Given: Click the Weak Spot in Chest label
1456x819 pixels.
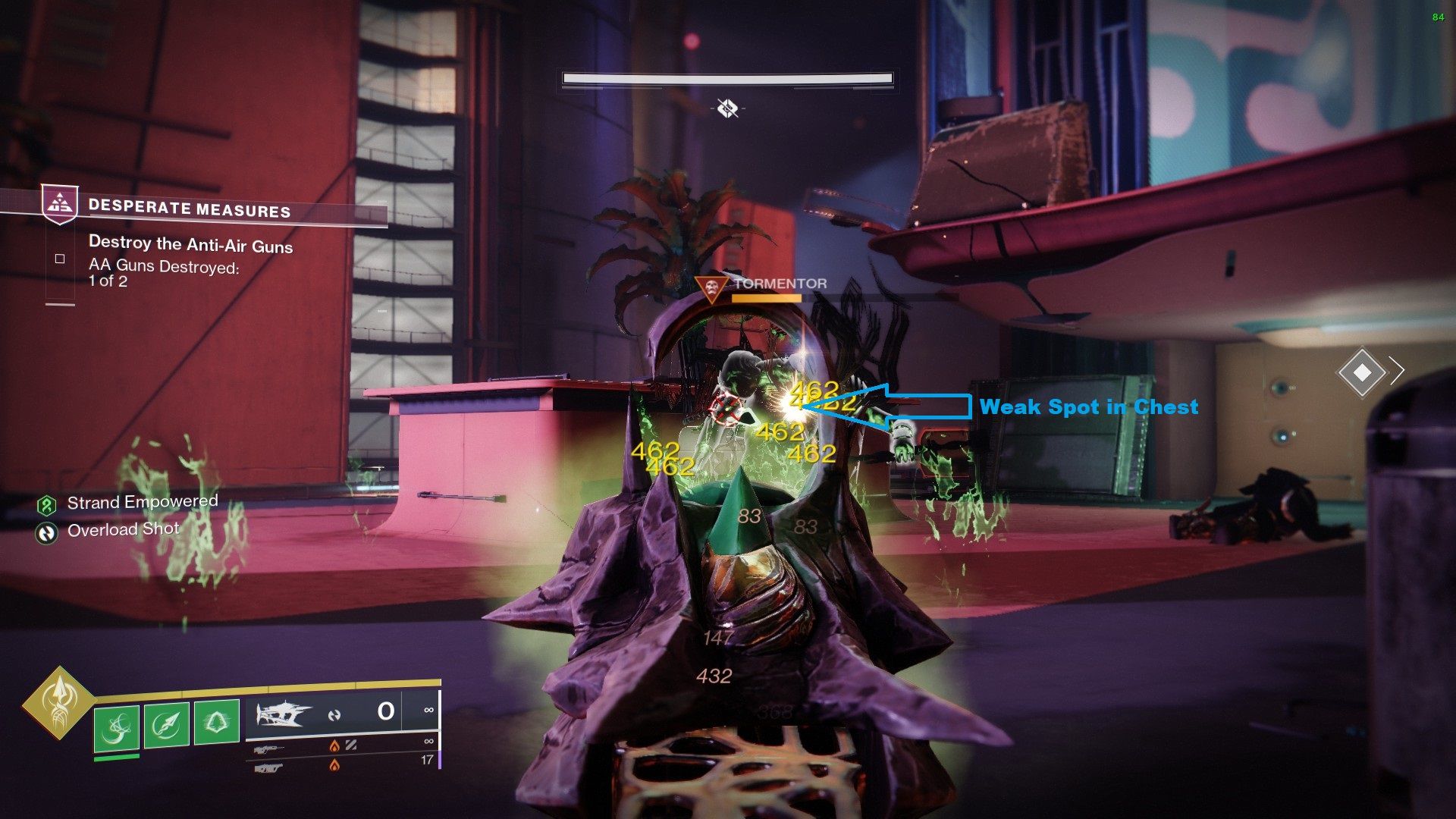Looking at the screenshot, I should [1090, 407].
